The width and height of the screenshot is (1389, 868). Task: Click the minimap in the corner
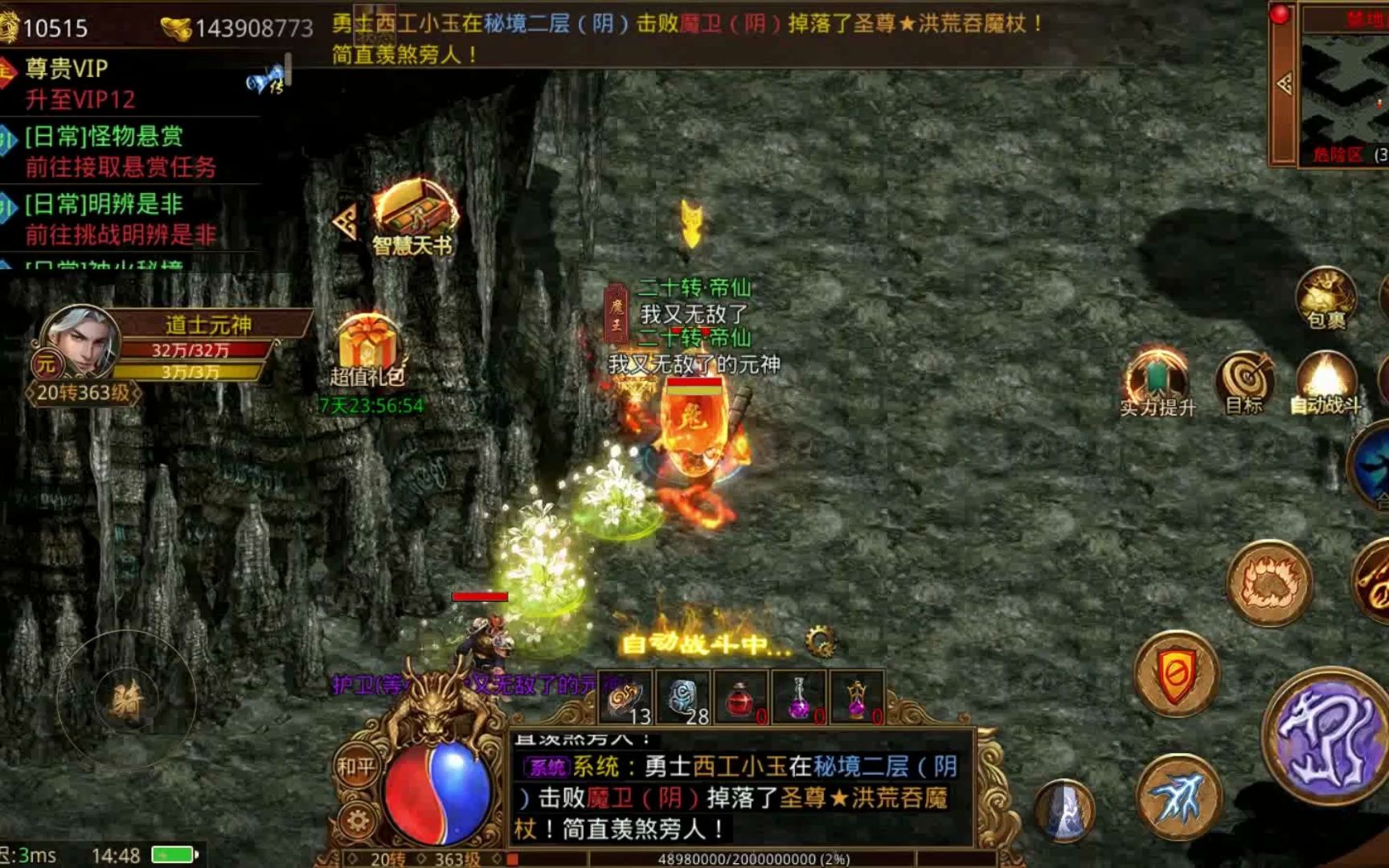(x=1344, y=88)
